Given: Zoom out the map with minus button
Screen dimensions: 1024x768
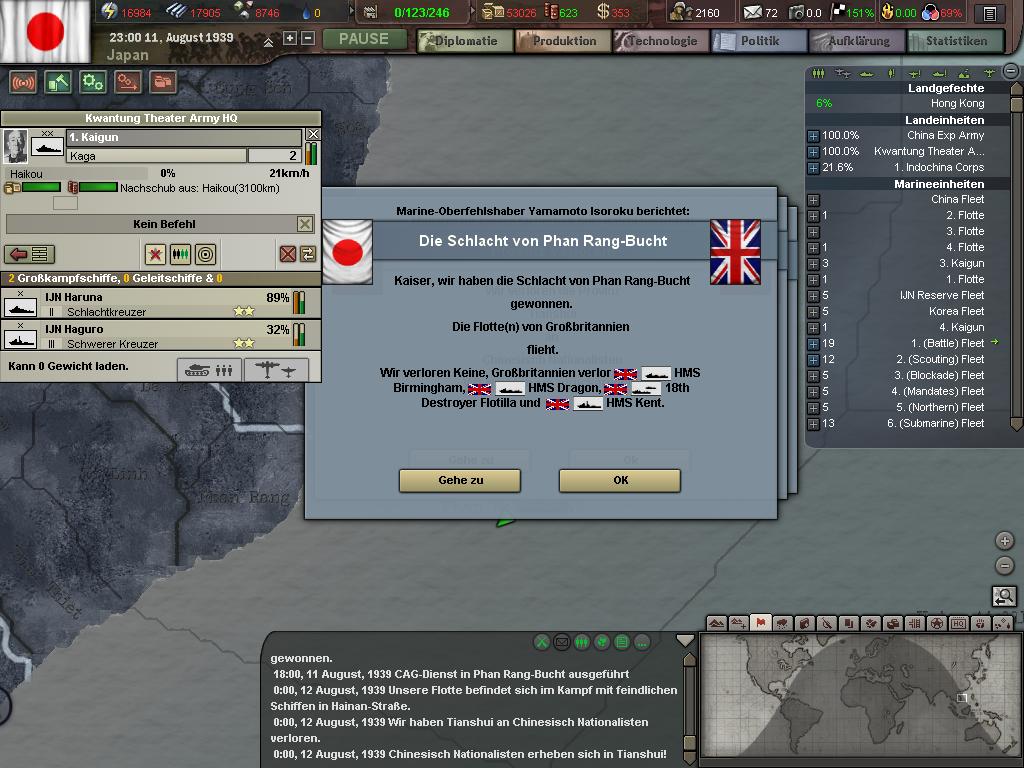Looking at the screenshot, I should (1005, 566).
